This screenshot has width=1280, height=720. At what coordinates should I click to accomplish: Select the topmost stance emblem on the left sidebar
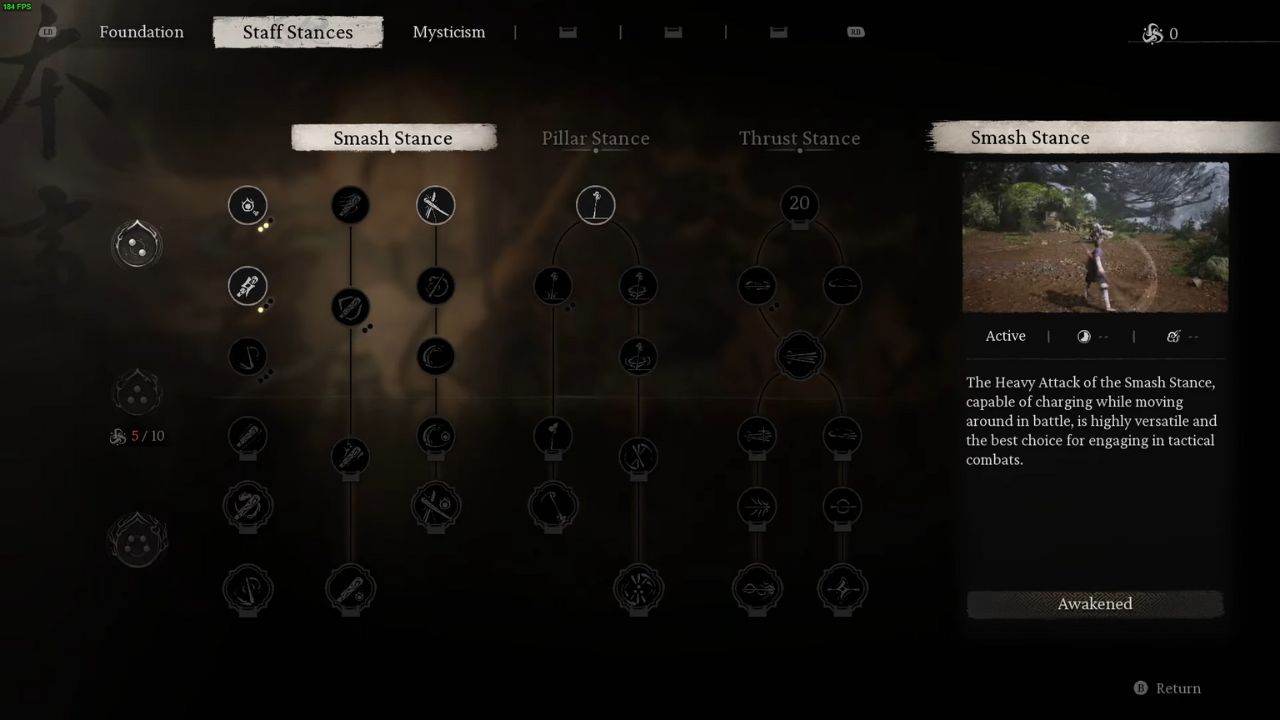(137, 243)
